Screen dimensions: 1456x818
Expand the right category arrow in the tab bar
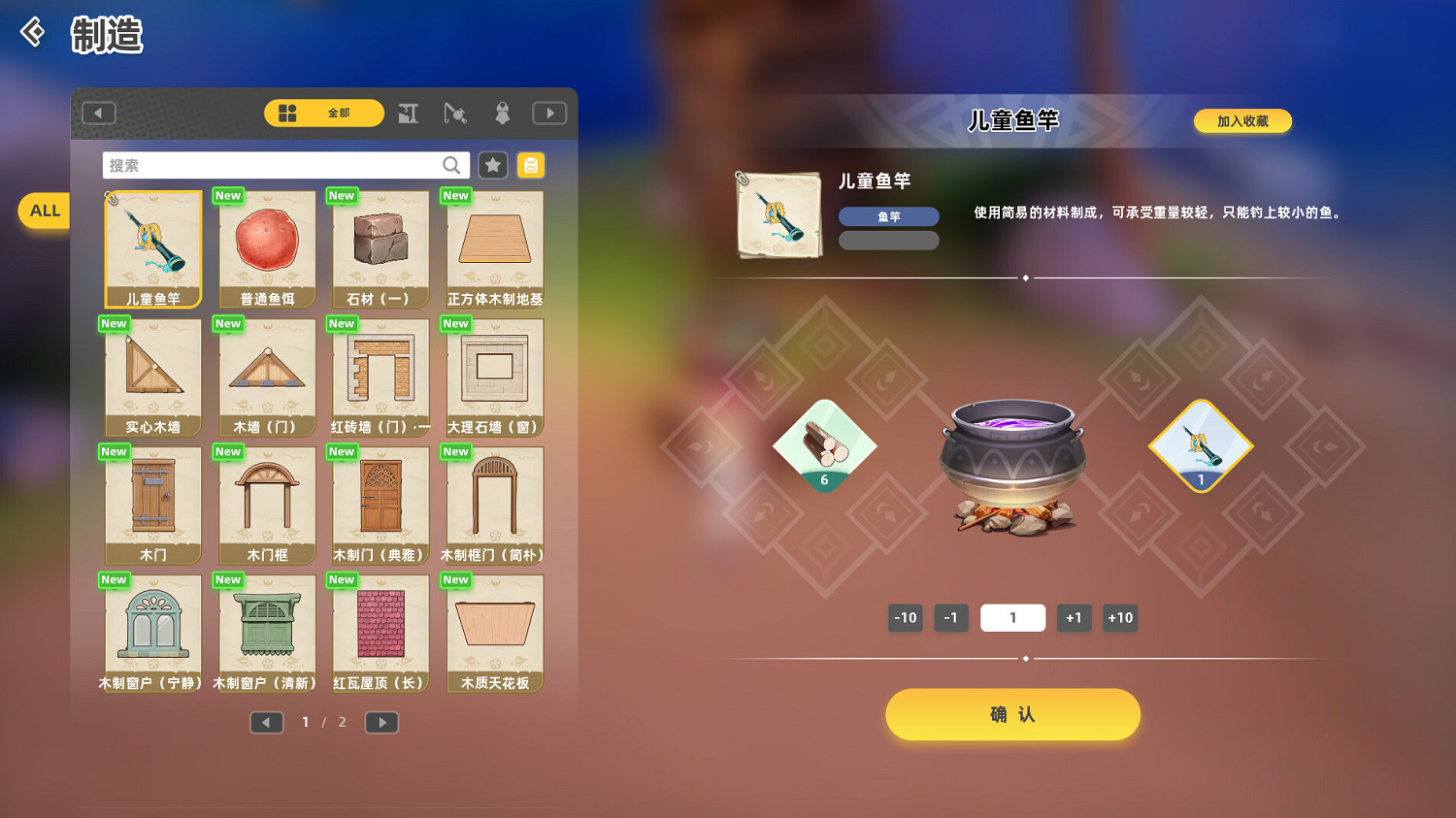(549, 113)
